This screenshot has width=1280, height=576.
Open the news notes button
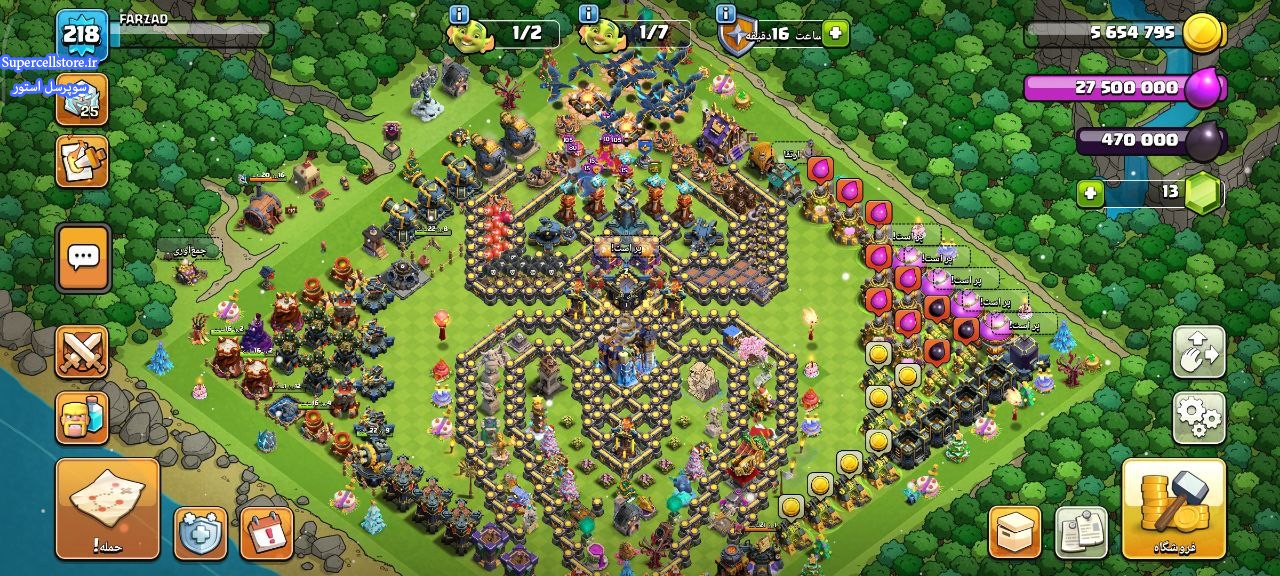[1081, 532]
